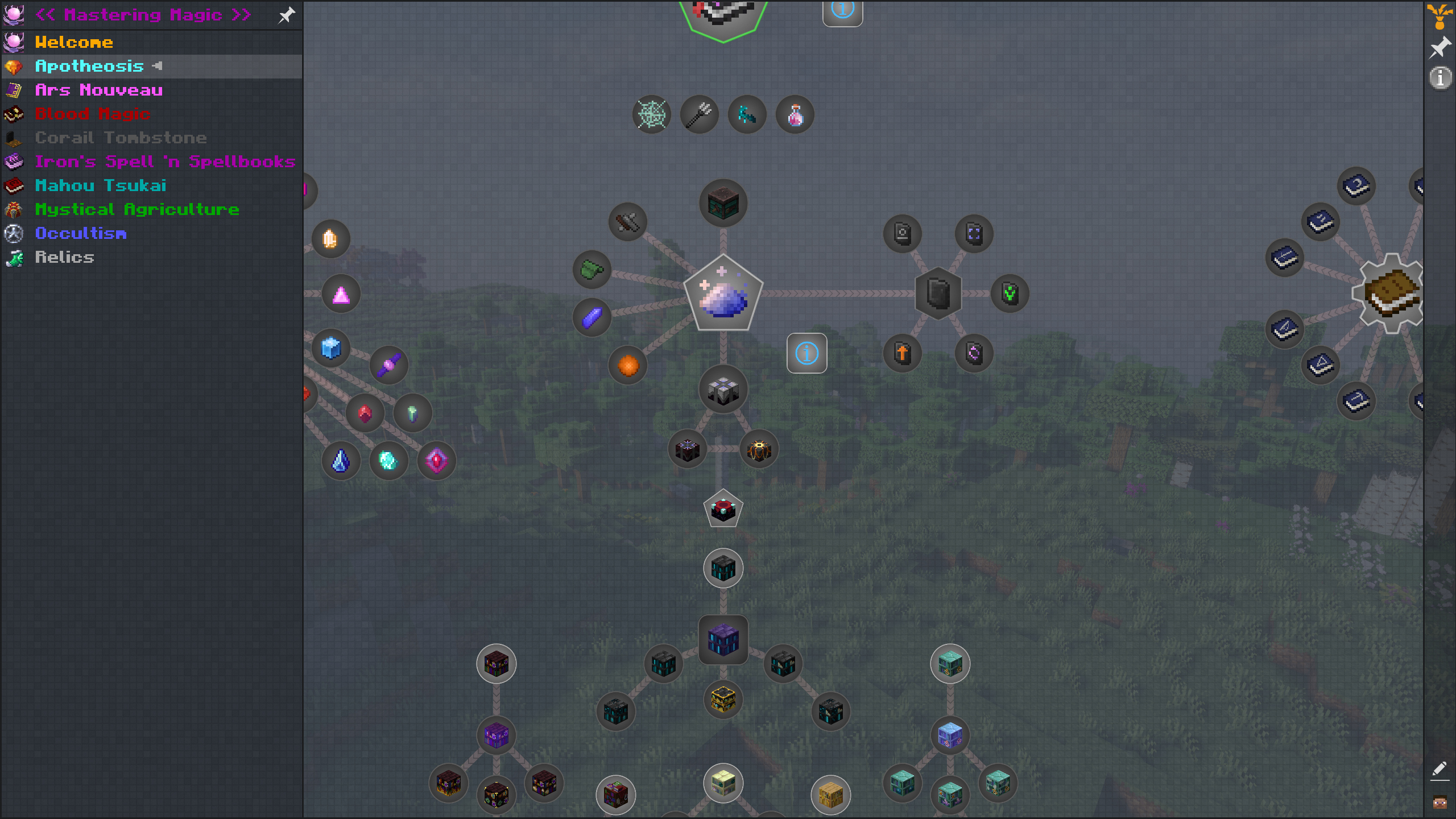This screenshot has width=1456, height=819.
Task: Click the black hexagonal quest node right of center
Action: pos(937,293)
